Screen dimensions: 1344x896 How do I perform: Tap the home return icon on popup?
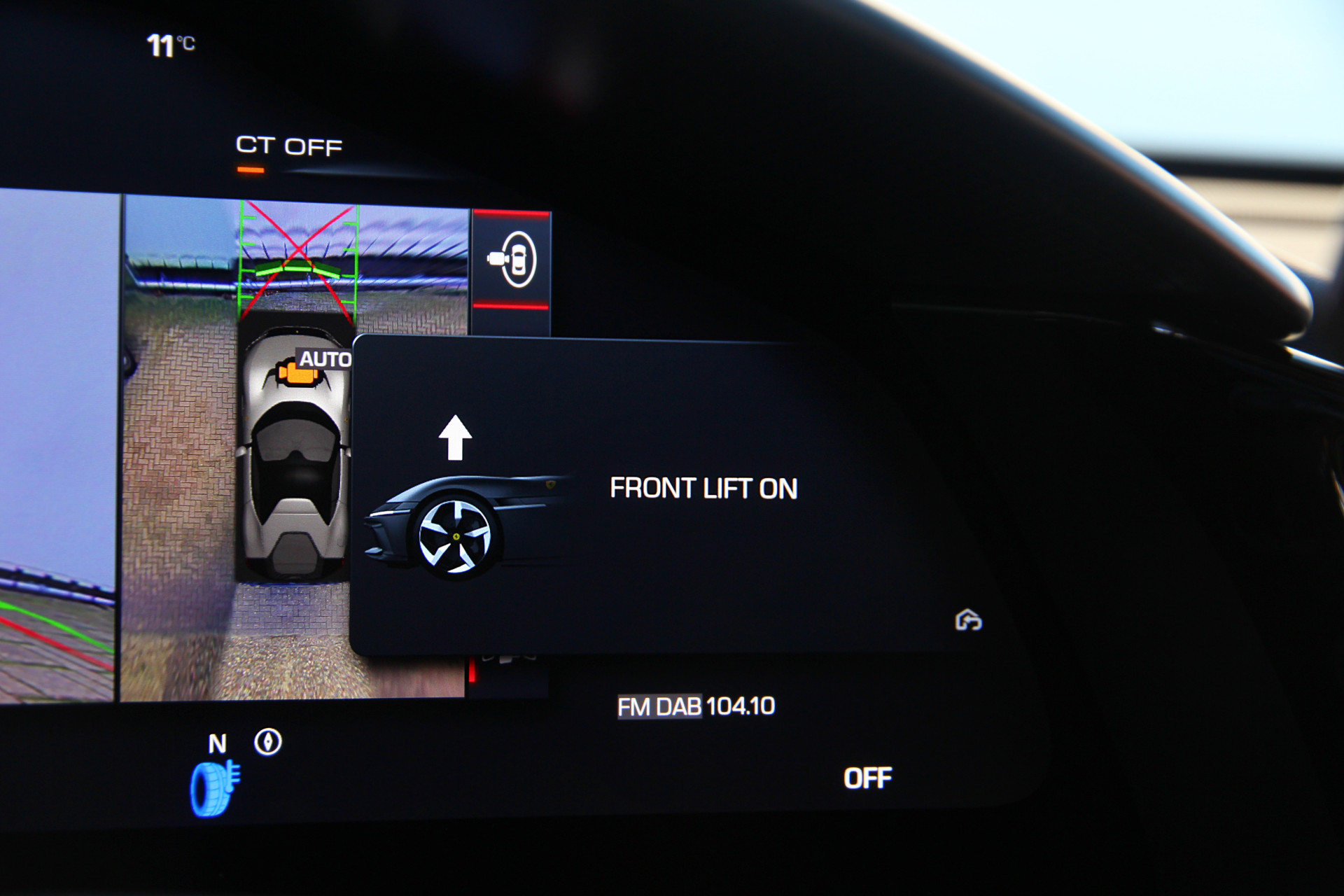(x=969, y=620)
